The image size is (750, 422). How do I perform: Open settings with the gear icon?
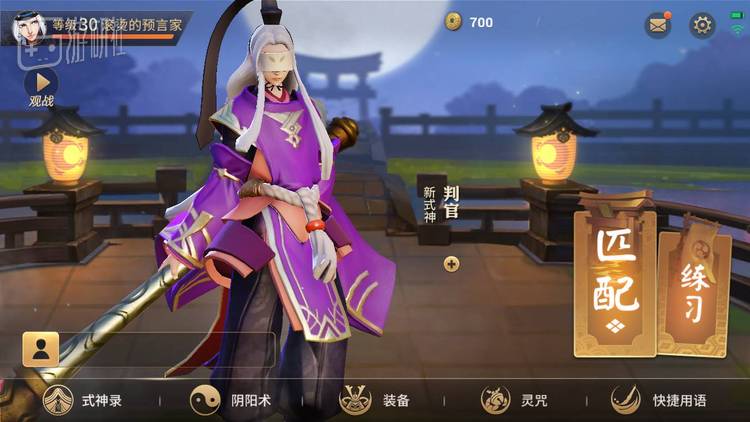point(702,25)
